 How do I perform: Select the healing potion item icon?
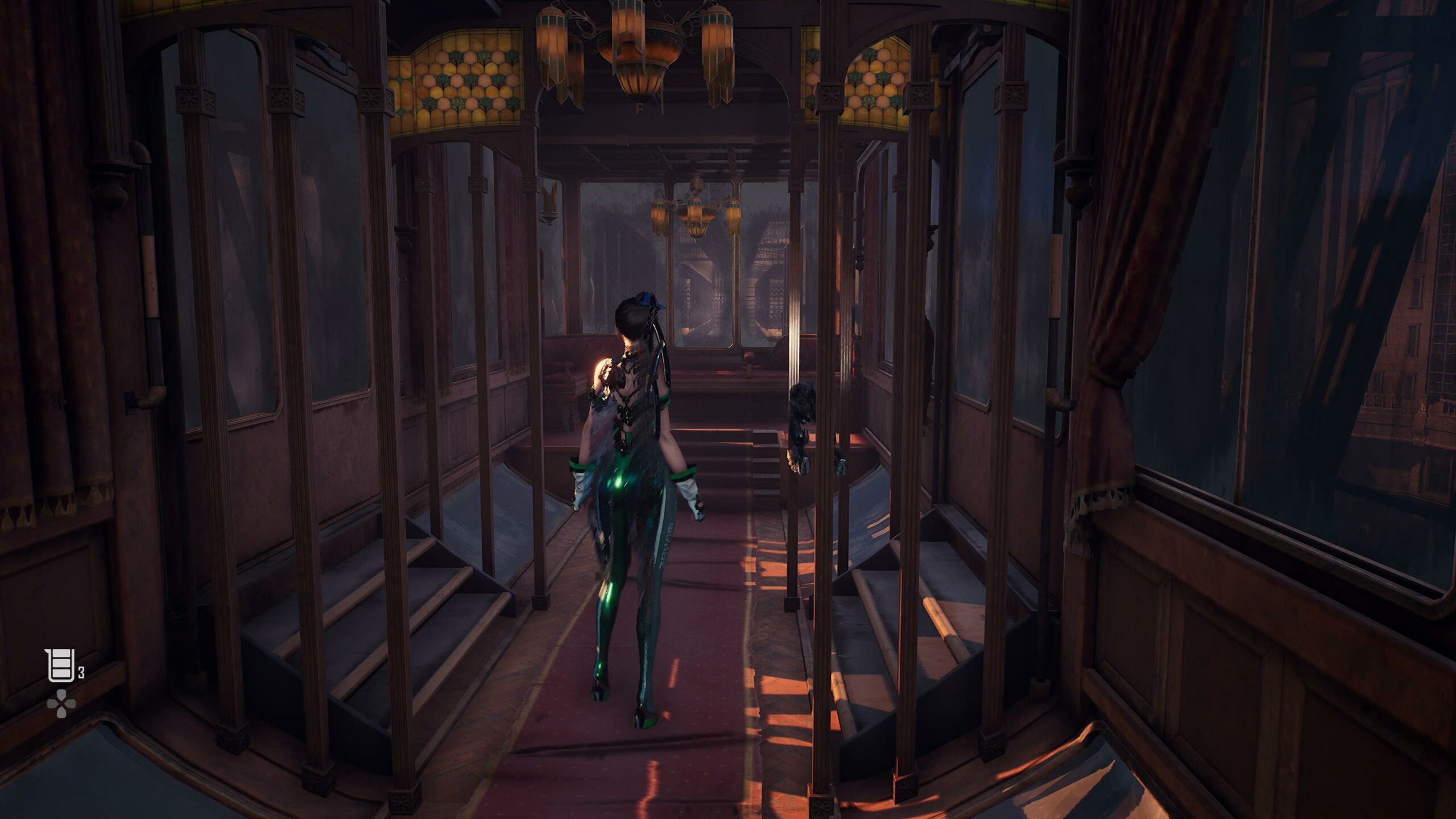point(61,665)
